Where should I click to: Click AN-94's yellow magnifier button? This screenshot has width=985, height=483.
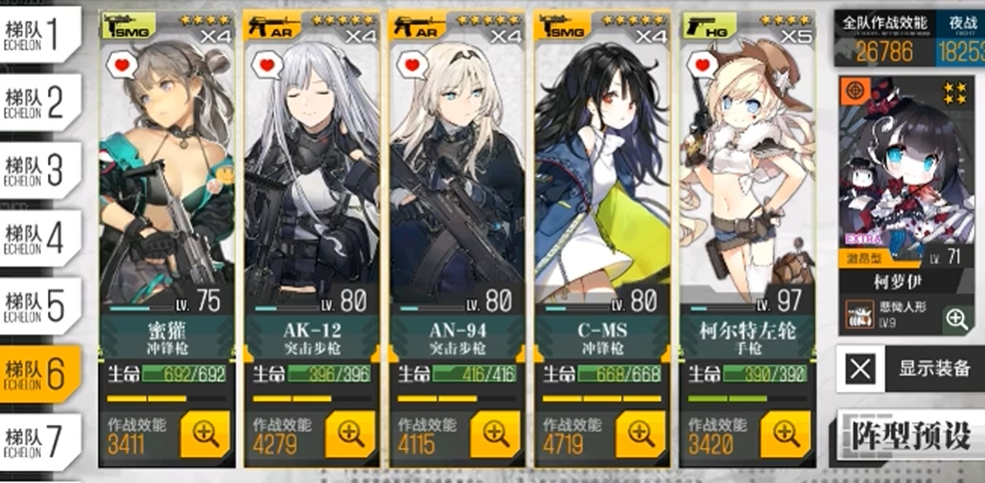coord(496,433)
